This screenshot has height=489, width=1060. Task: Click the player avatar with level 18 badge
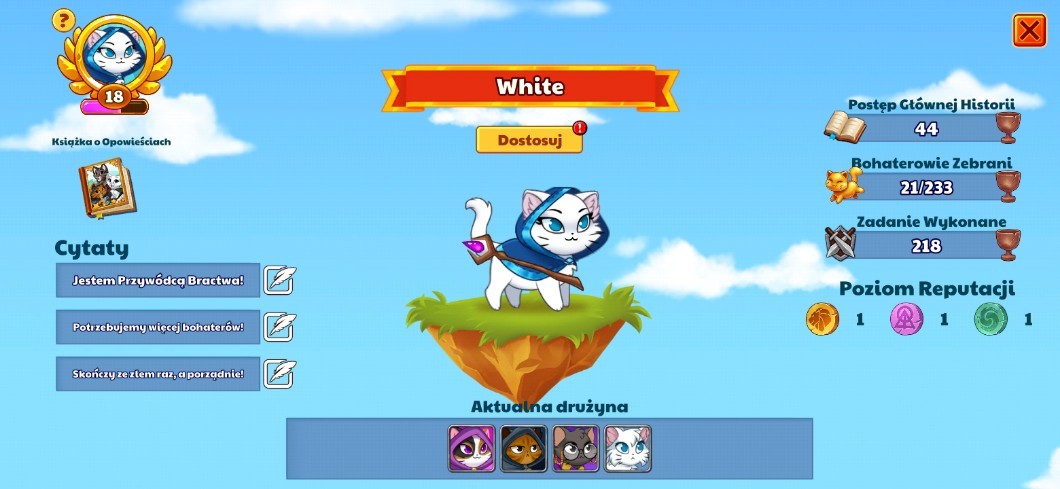tap(113, 62)
